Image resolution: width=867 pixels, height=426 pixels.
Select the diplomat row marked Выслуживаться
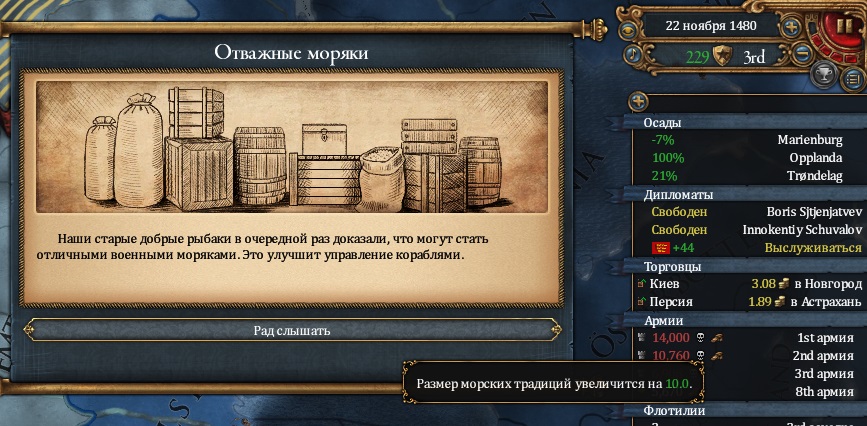pos(745,248)
